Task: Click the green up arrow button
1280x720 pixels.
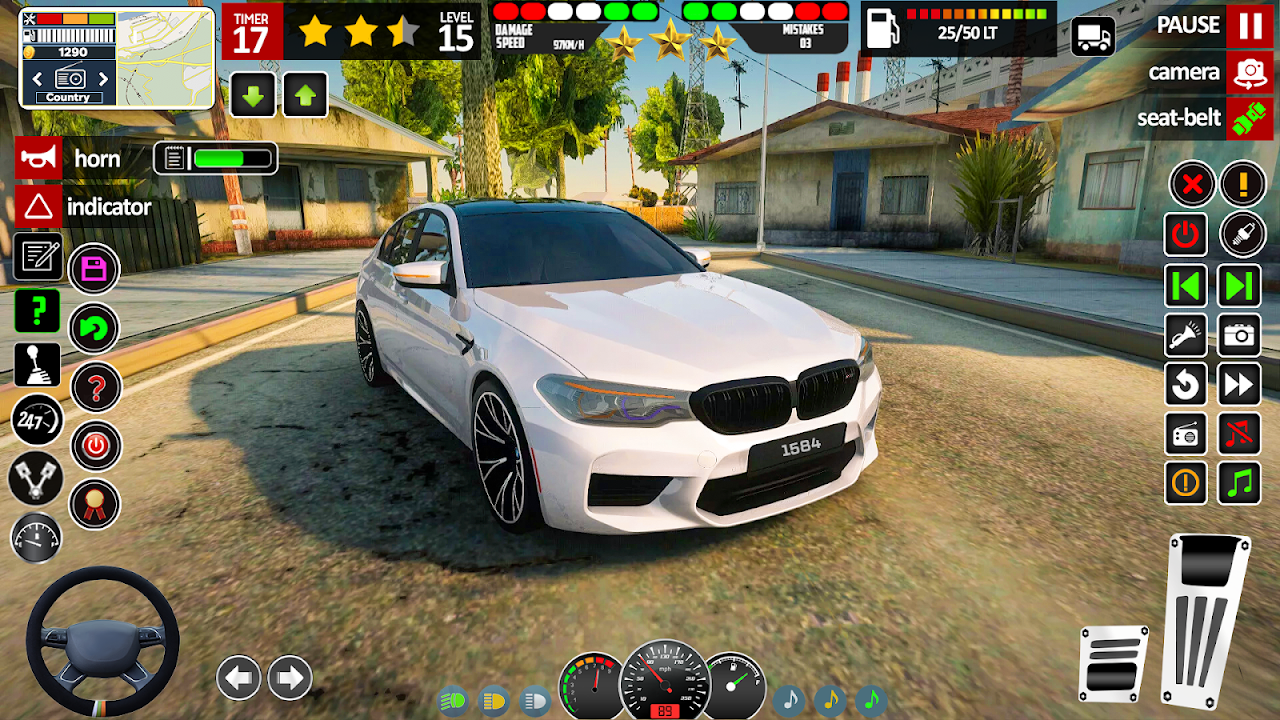Action: 306,96
